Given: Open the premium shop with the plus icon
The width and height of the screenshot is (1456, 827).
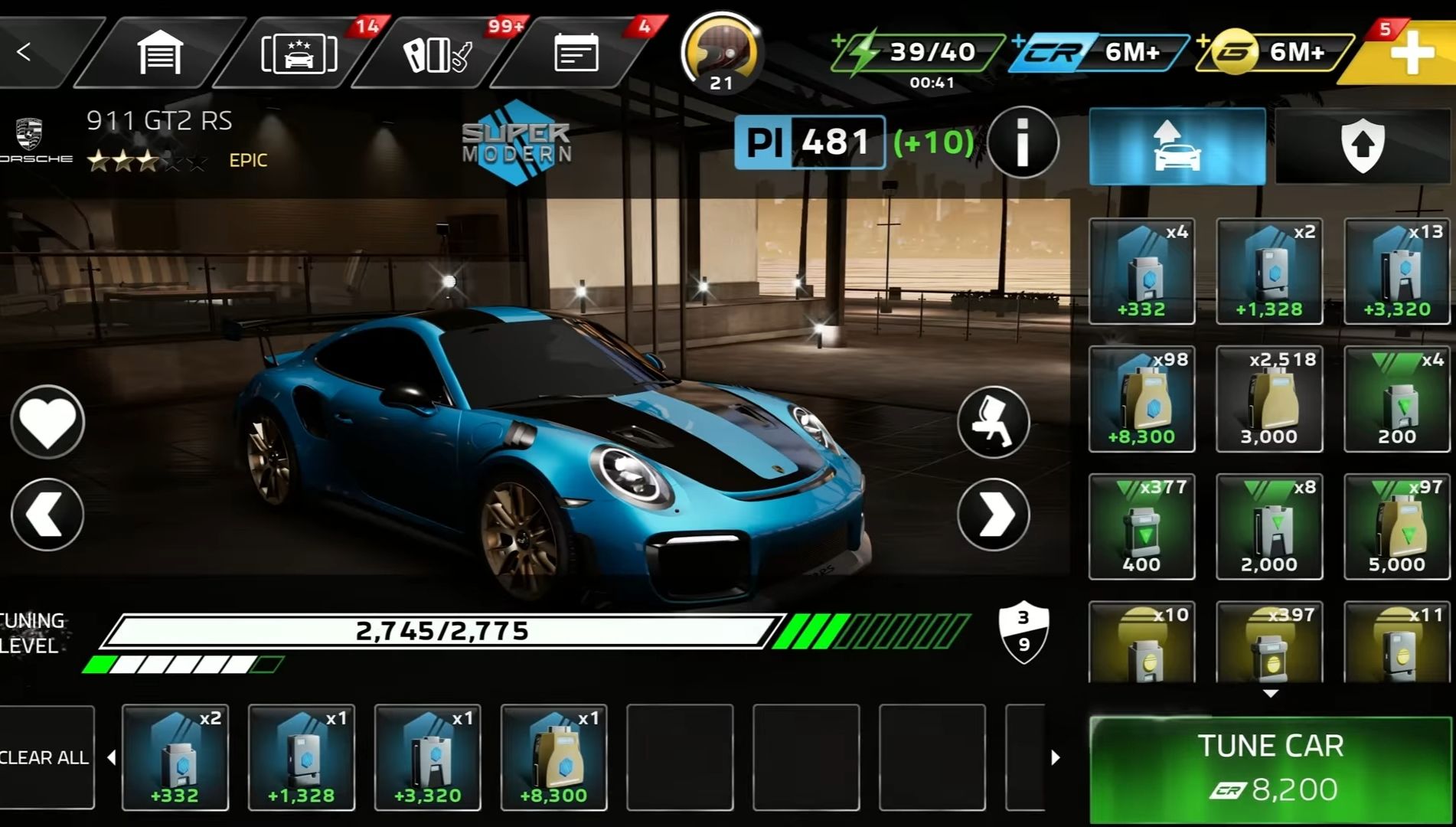Looking at the screenshot, I should [1412, 51].
